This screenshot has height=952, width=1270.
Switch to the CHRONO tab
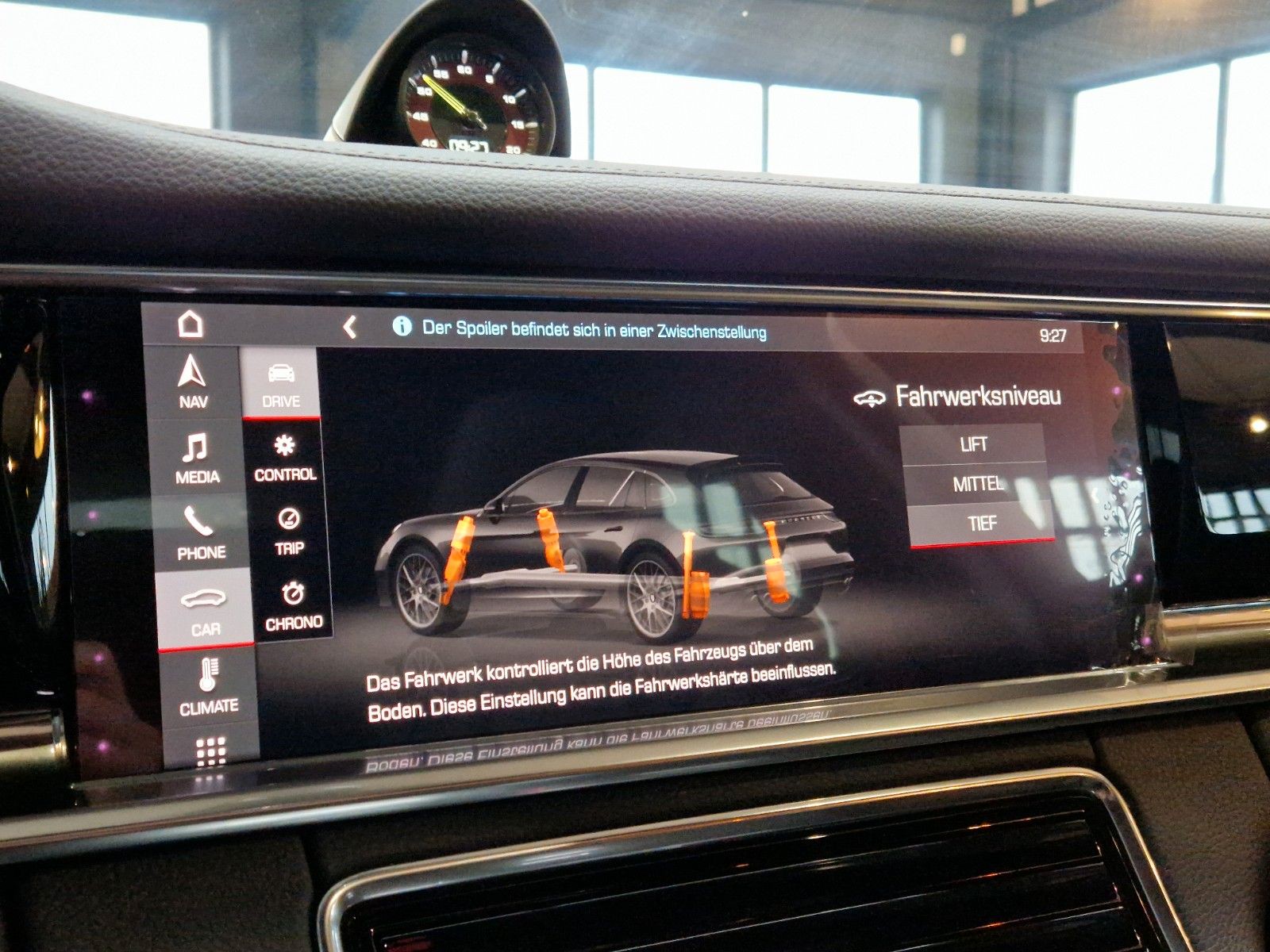click(293, 605)
